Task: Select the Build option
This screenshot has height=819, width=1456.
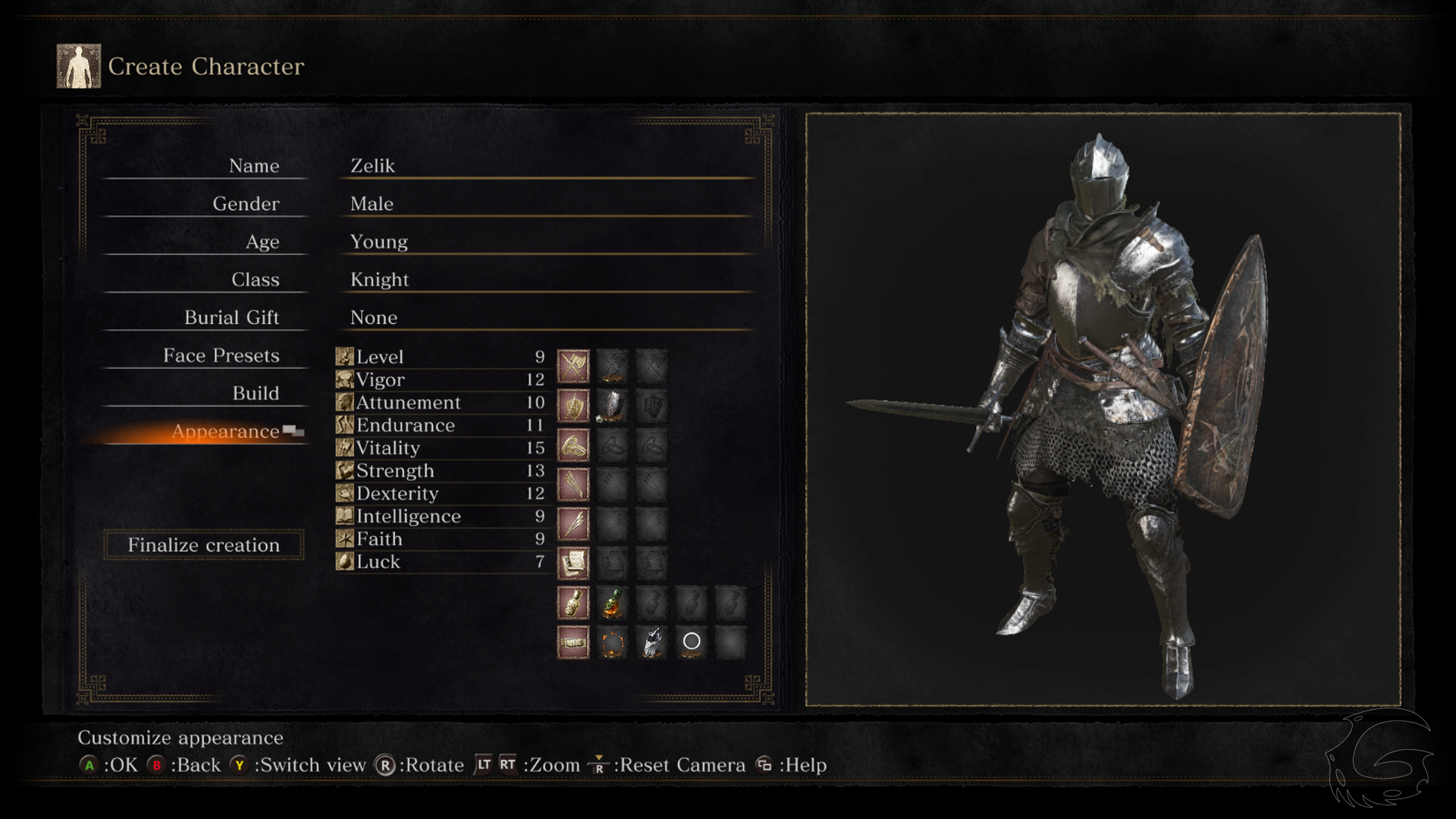Action: [x=256, y=394]
